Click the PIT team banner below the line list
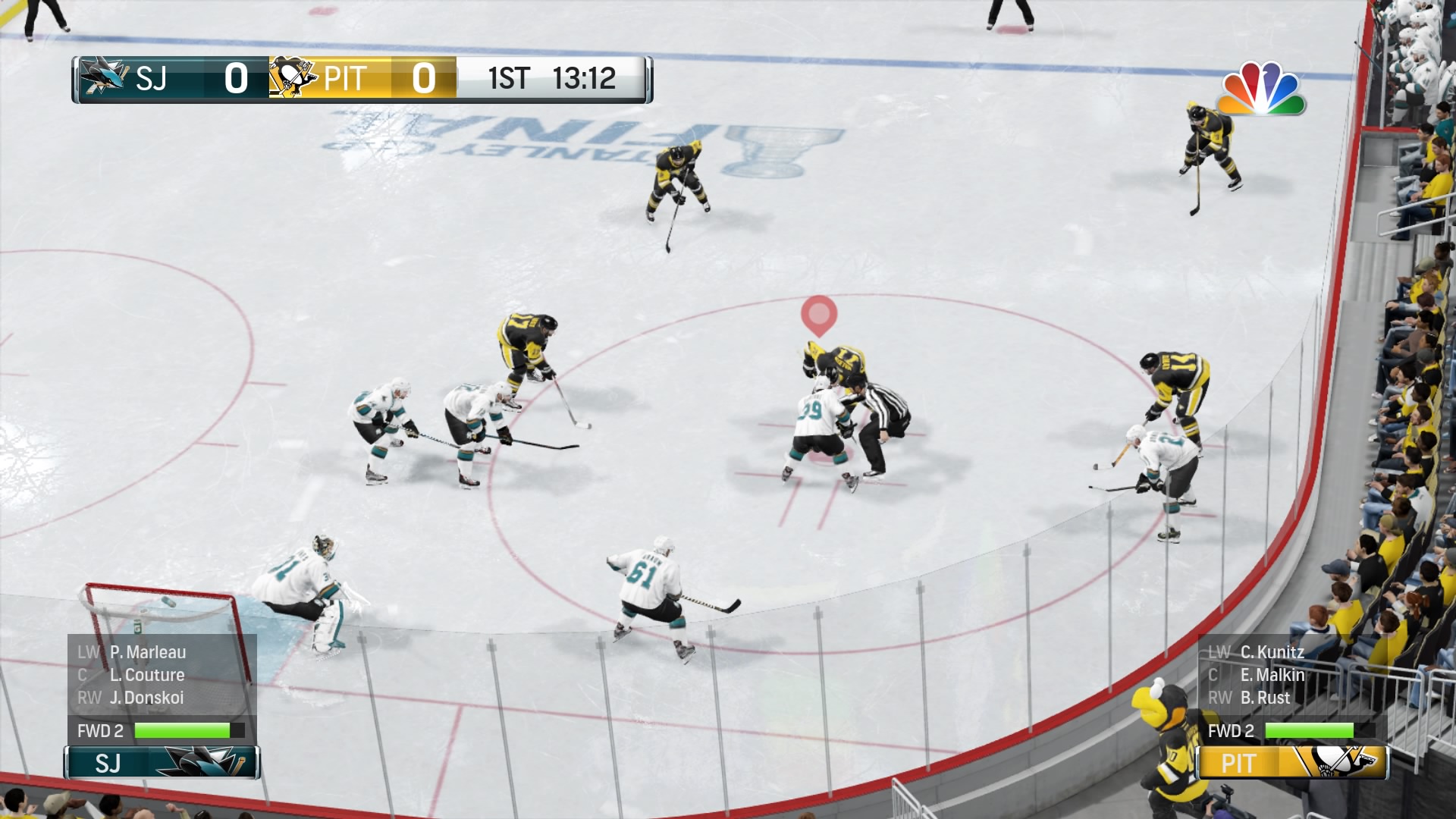 pos(1291,763)
